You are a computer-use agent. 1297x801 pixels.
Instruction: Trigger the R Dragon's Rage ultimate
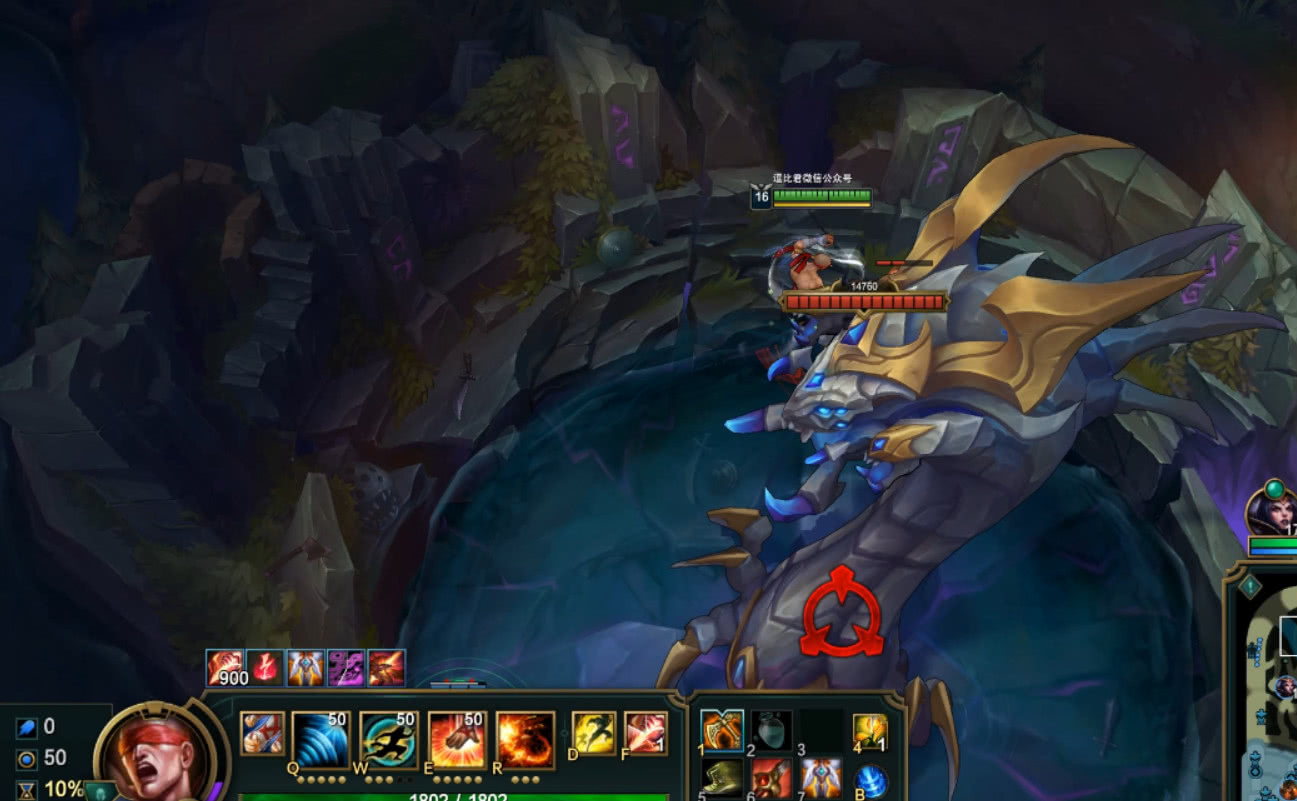[525, 740]
